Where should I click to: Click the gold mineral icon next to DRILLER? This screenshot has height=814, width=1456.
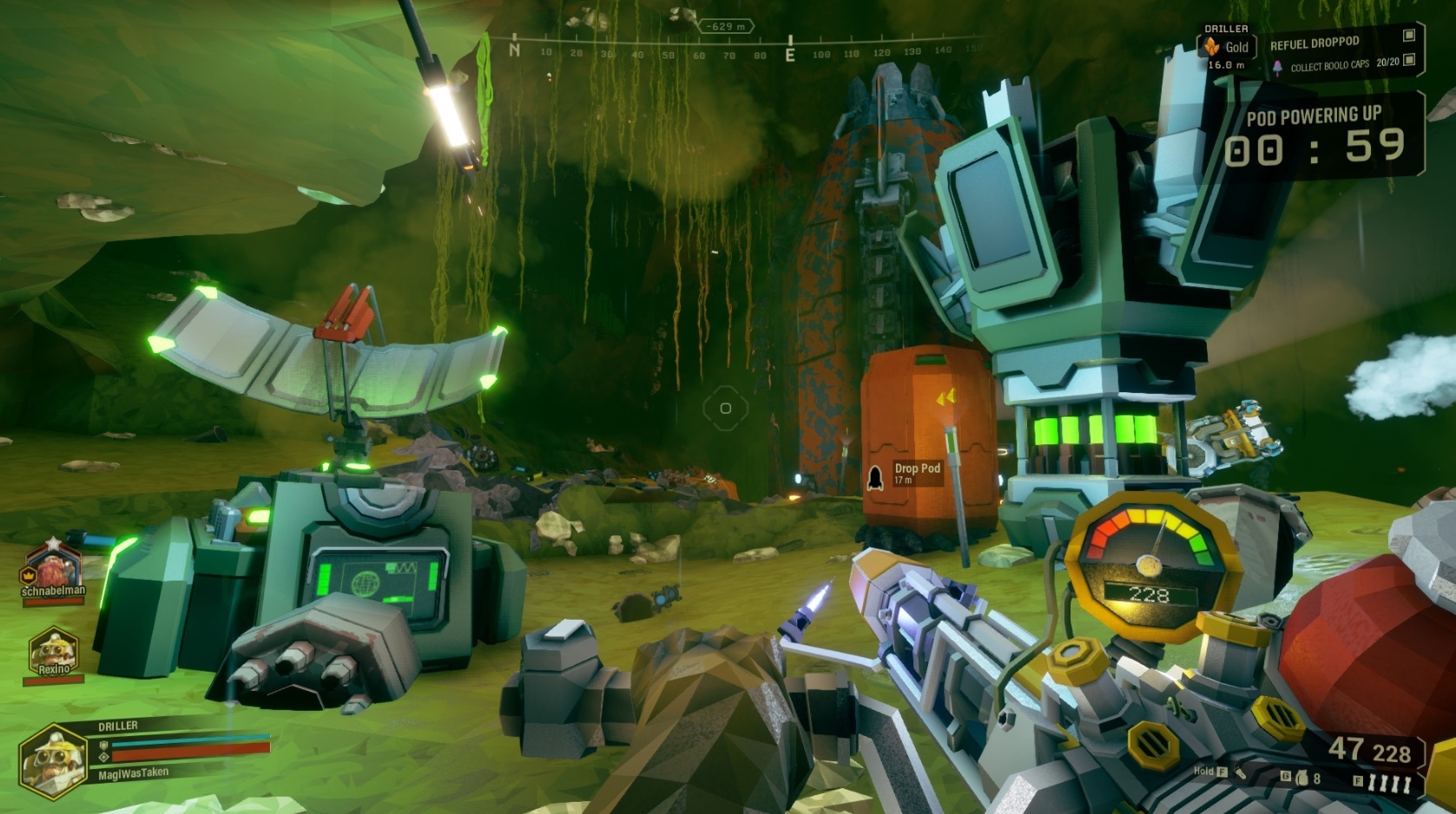[x=1212, y=44]
